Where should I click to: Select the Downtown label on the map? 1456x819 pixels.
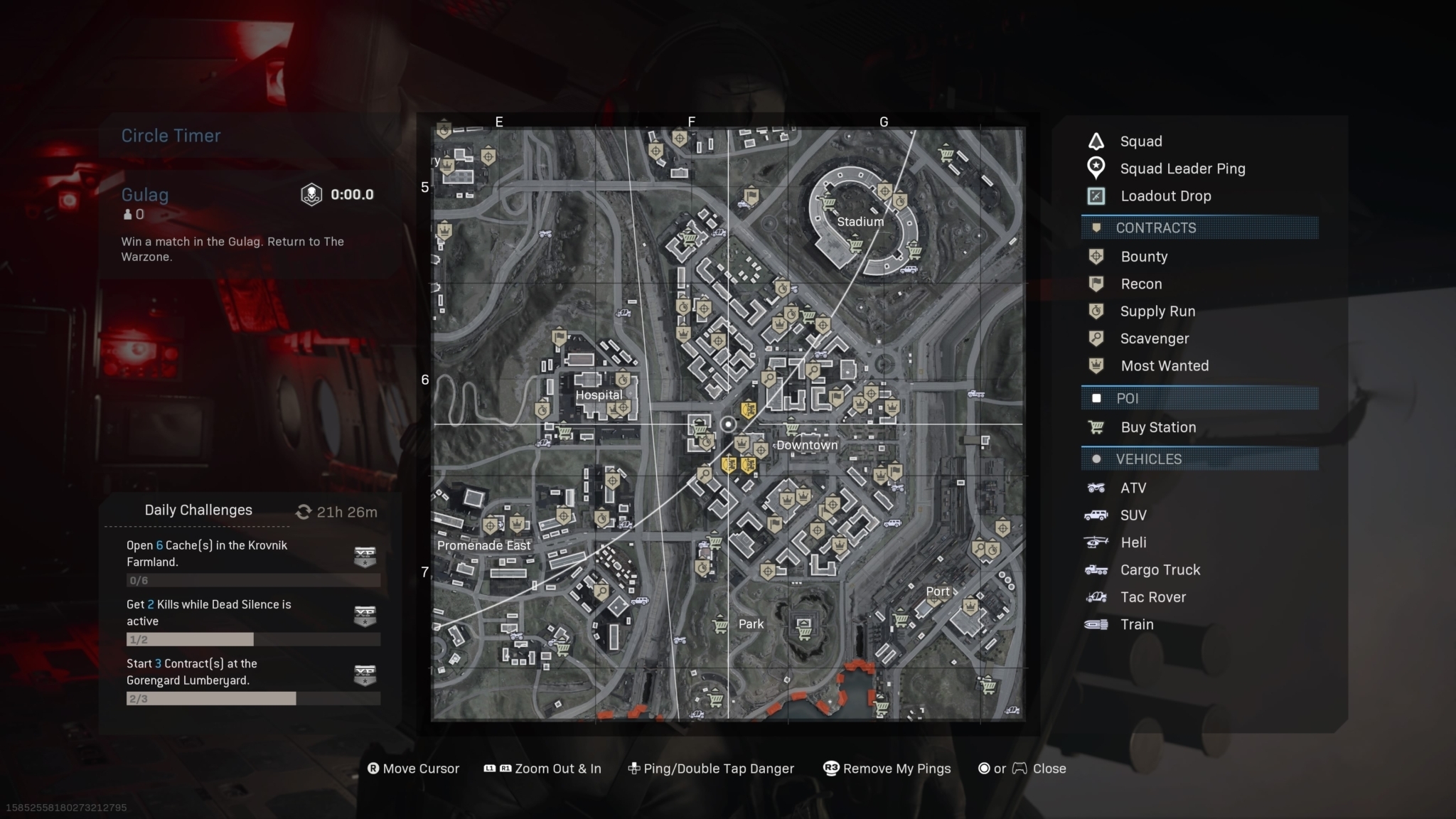pyautogui.click(x=807, y=446)
